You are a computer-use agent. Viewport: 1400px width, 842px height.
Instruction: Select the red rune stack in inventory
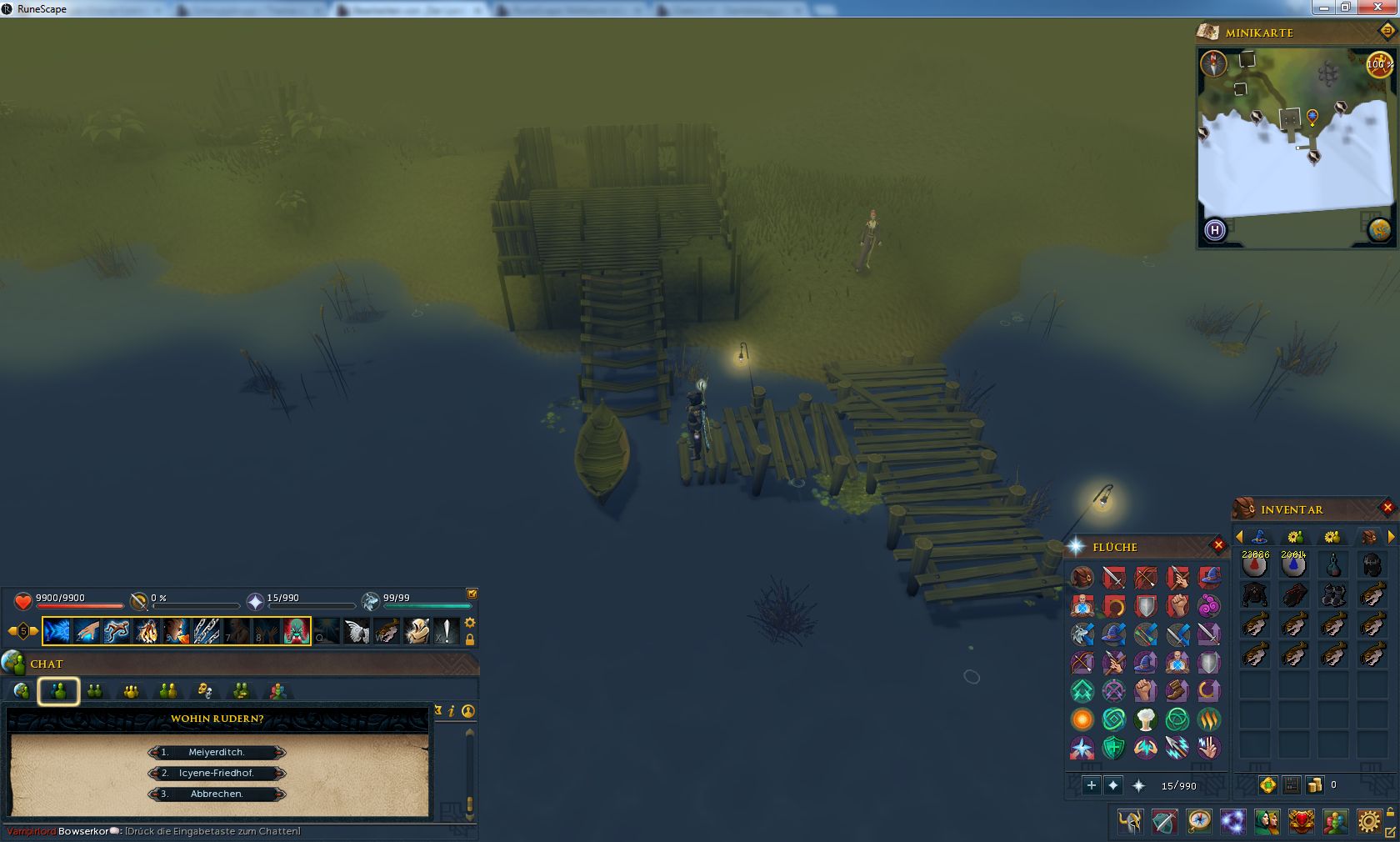pyautogui.click(x=1255, y=565)
